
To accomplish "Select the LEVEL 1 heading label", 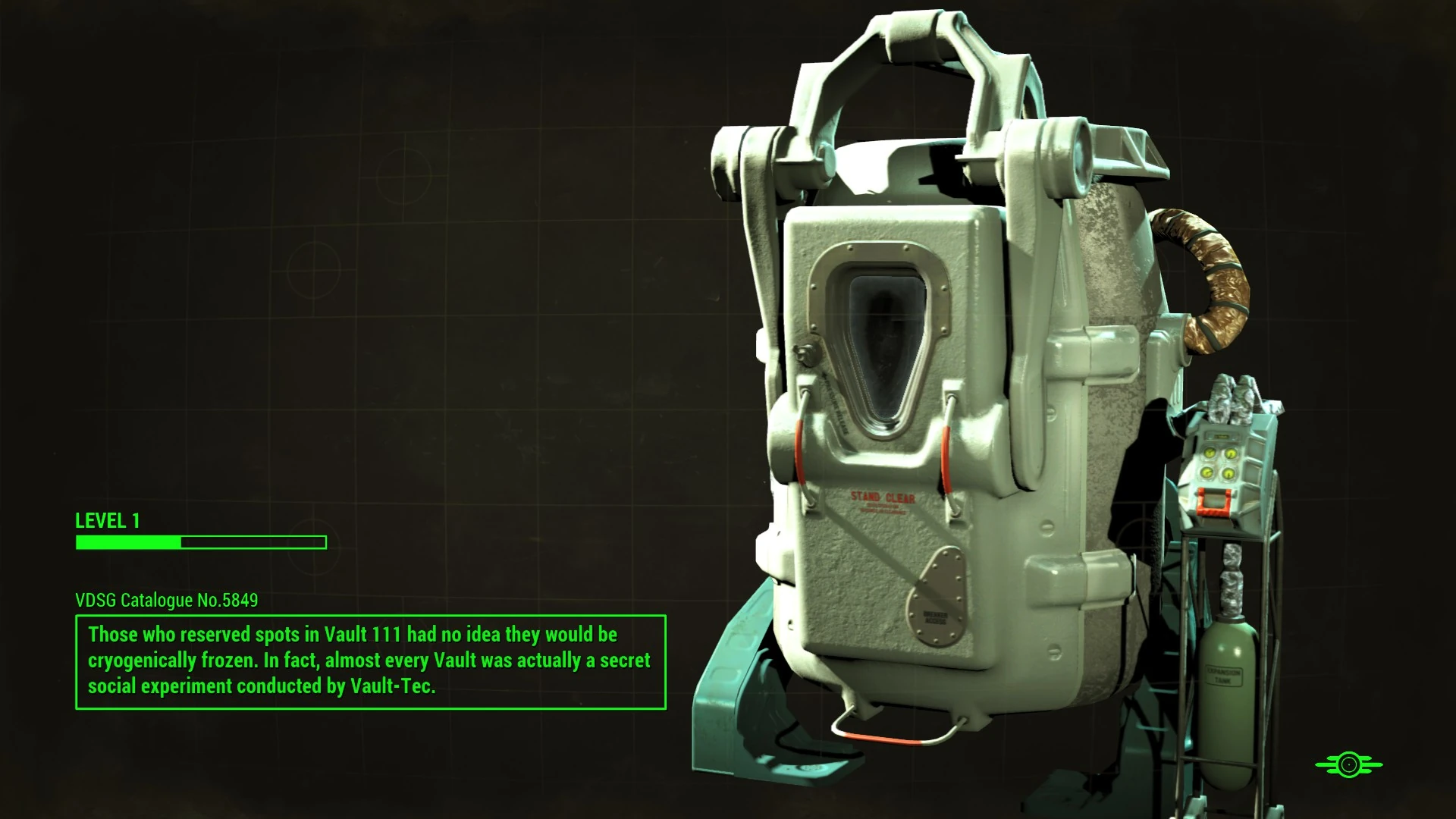I will 106,521.
